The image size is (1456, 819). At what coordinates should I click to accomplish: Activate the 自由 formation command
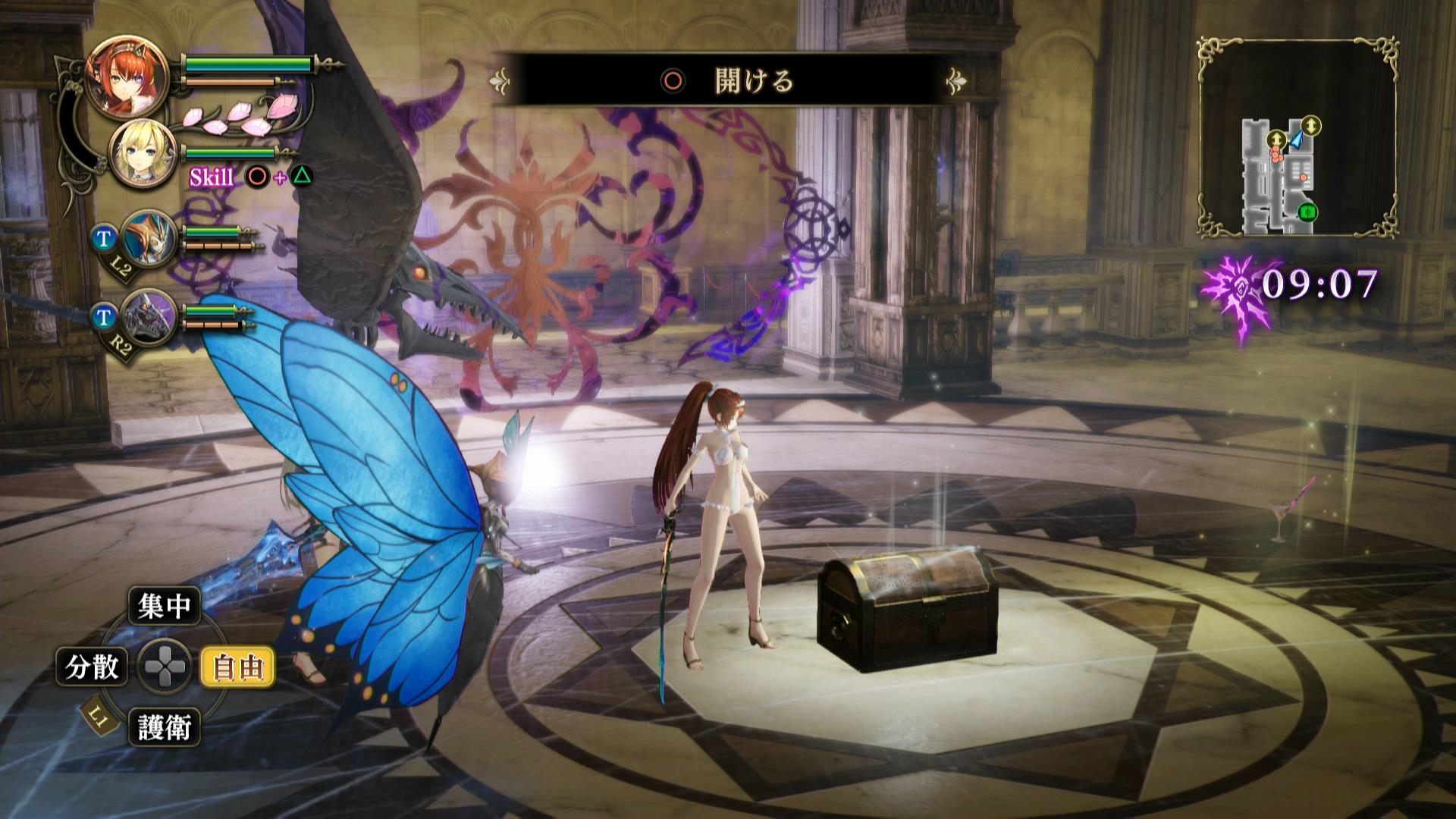237,667
